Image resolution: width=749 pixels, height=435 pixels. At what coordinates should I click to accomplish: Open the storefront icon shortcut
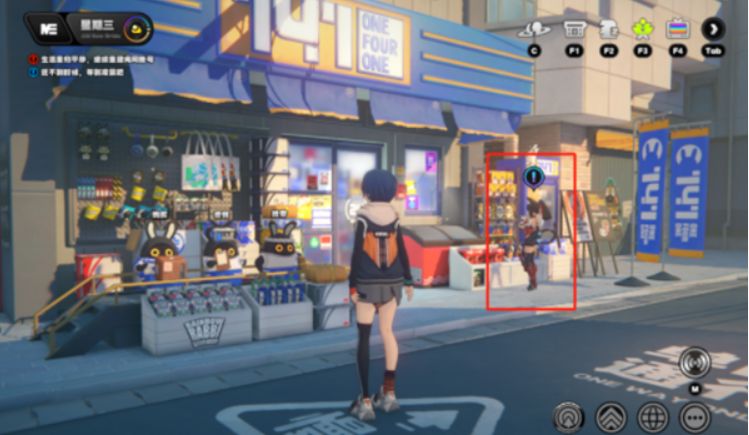tap(574, 29)
